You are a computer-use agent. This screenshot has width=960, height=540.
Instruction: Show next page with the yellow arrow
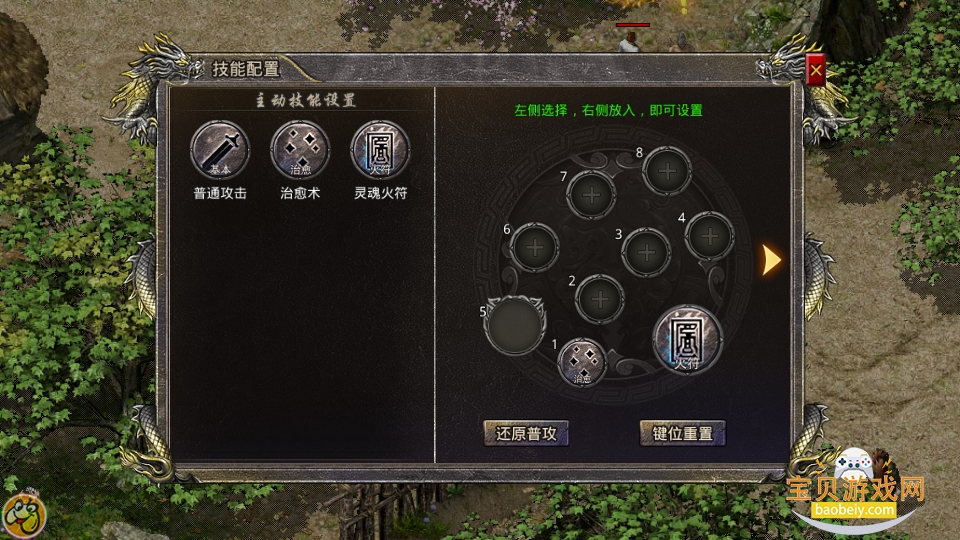pos(771,259)
